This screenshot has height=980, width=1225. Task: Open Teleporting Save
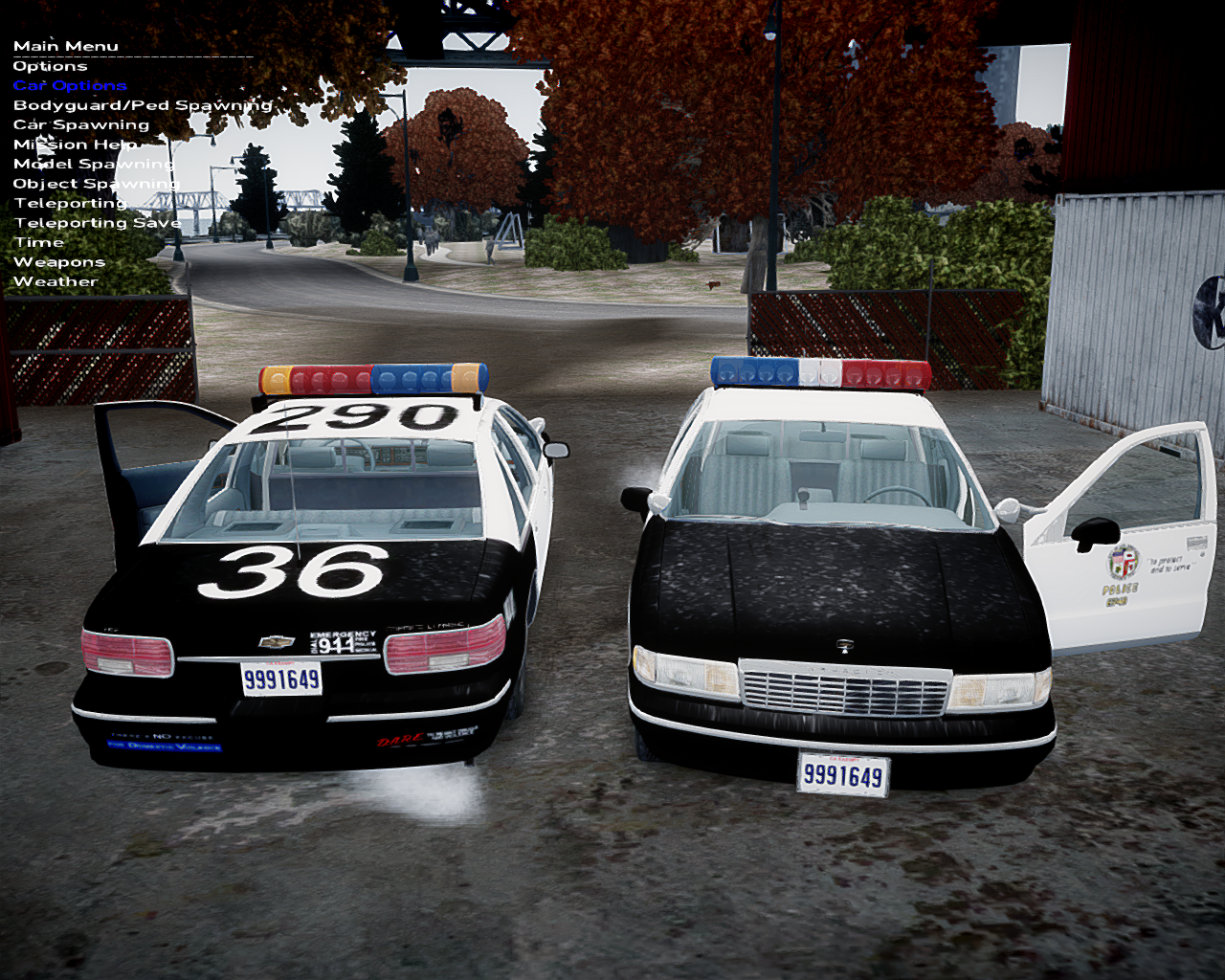[97, 223]
